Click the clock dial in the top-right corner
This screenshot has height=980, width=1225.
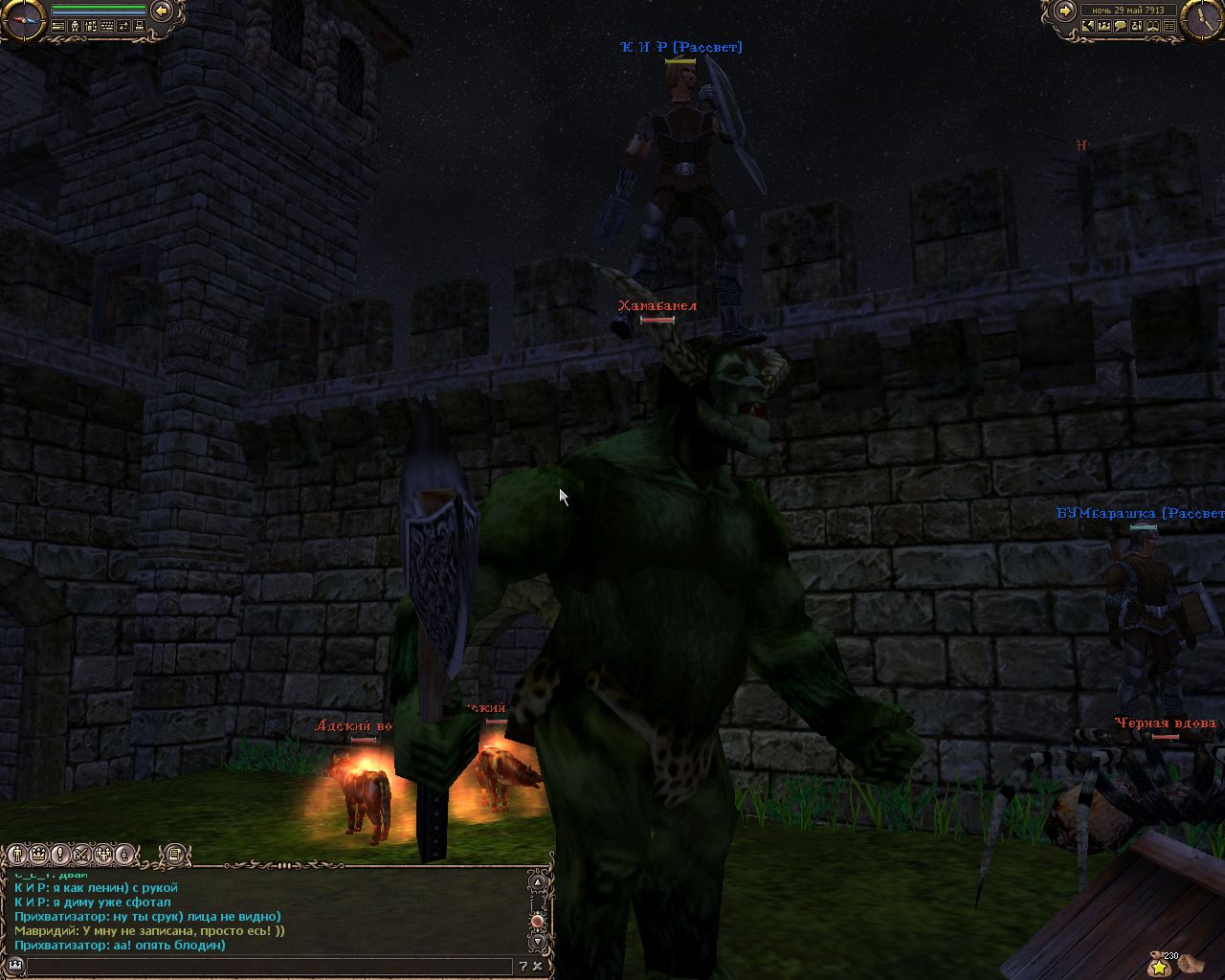pos(1203,20)
